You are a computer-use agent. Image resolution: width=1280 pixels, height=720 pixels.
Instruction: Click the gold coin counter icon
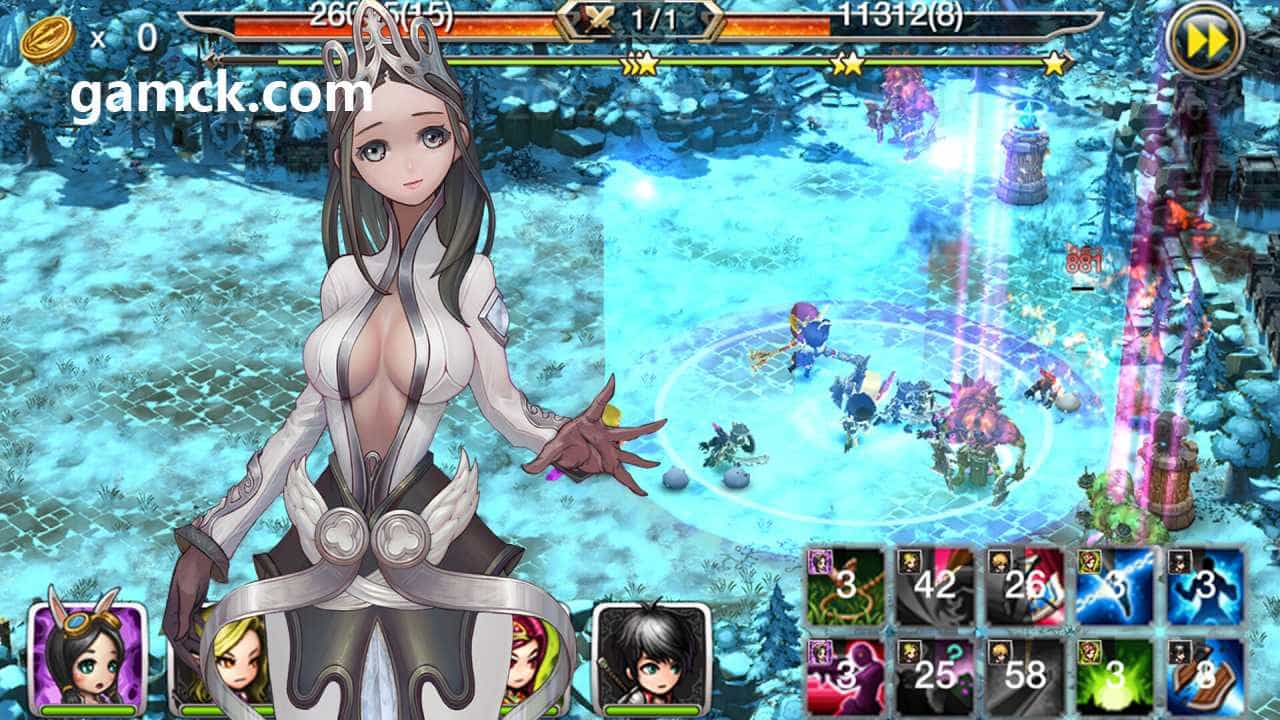tap(47, 41)
